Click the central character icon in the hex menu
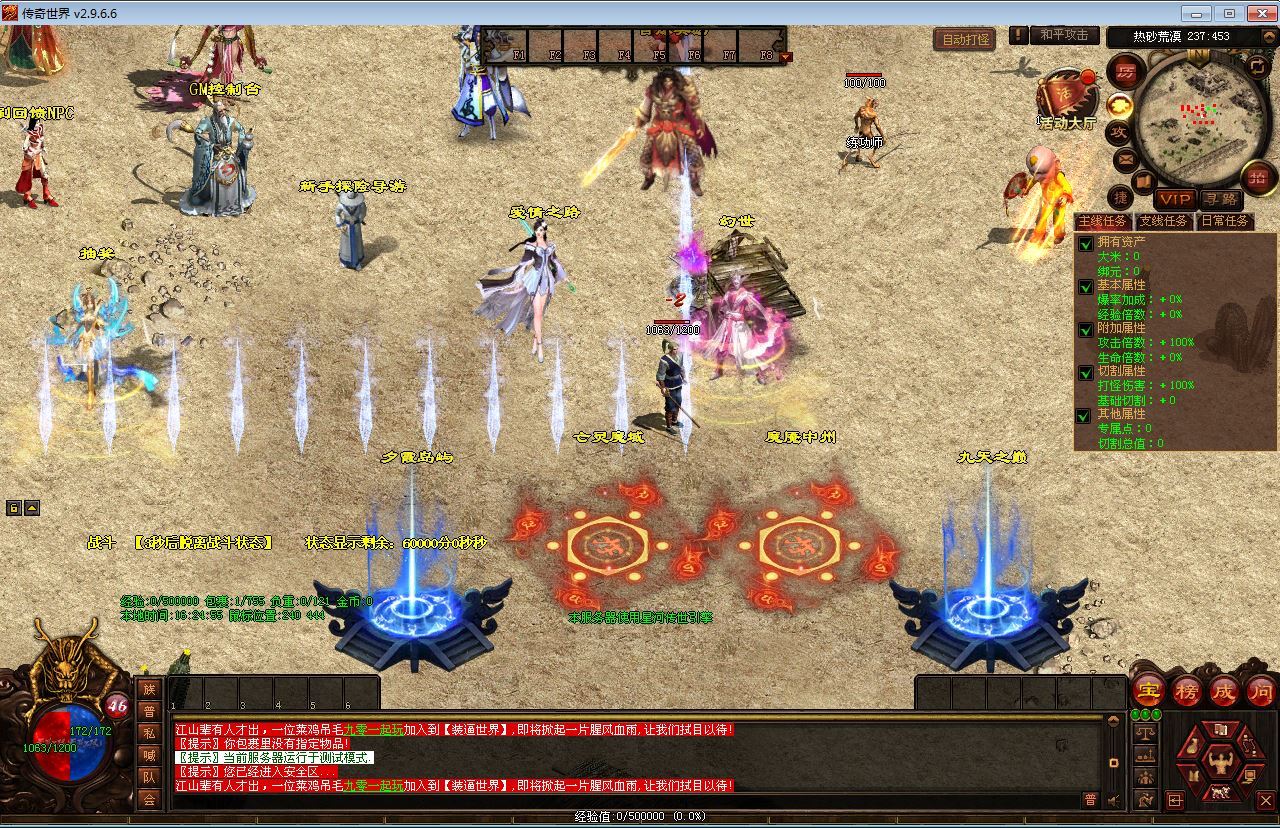 [x=1221, y=761]
